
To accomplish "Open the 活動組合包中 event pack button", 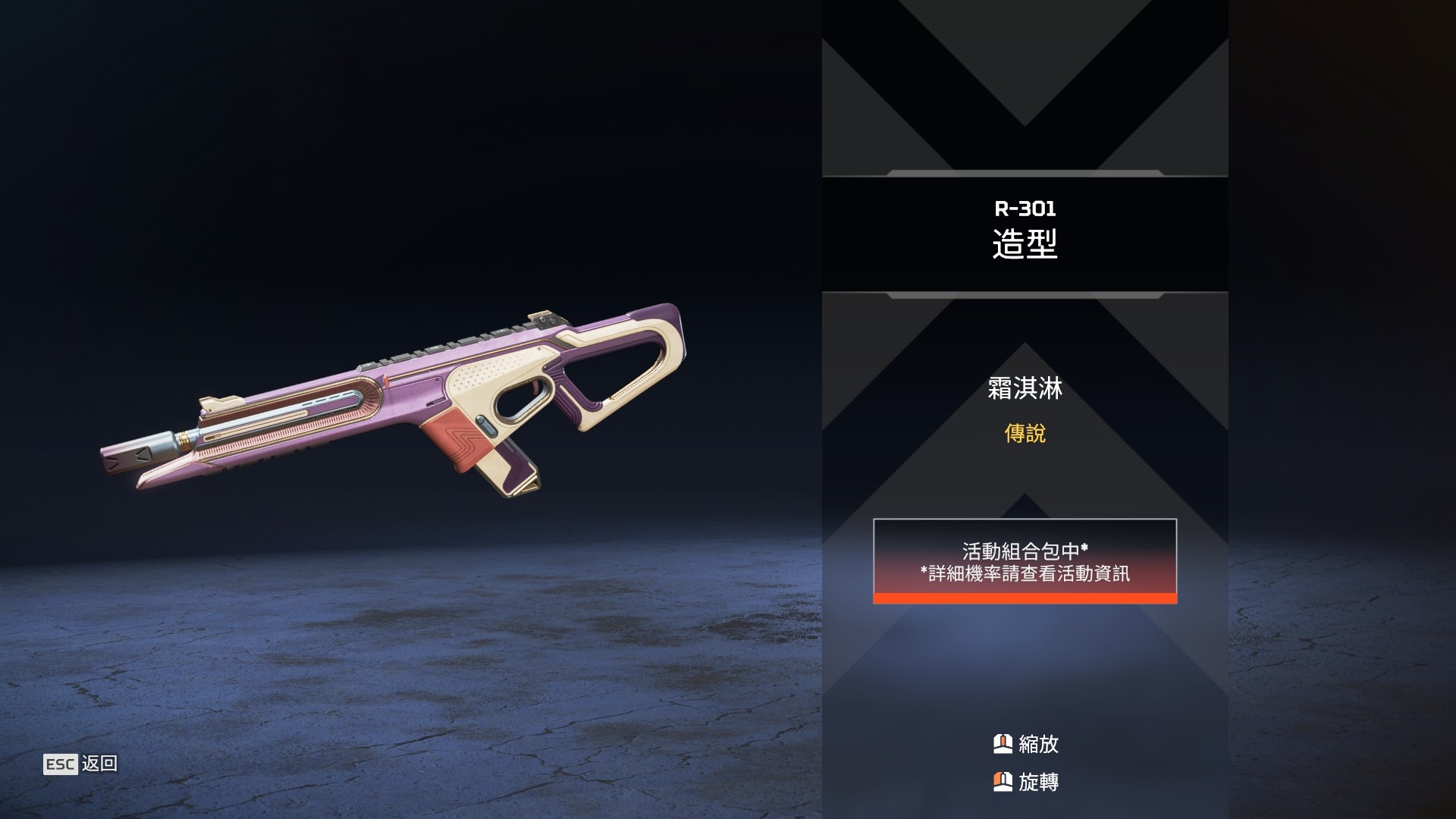I will tap(1025, 561).
